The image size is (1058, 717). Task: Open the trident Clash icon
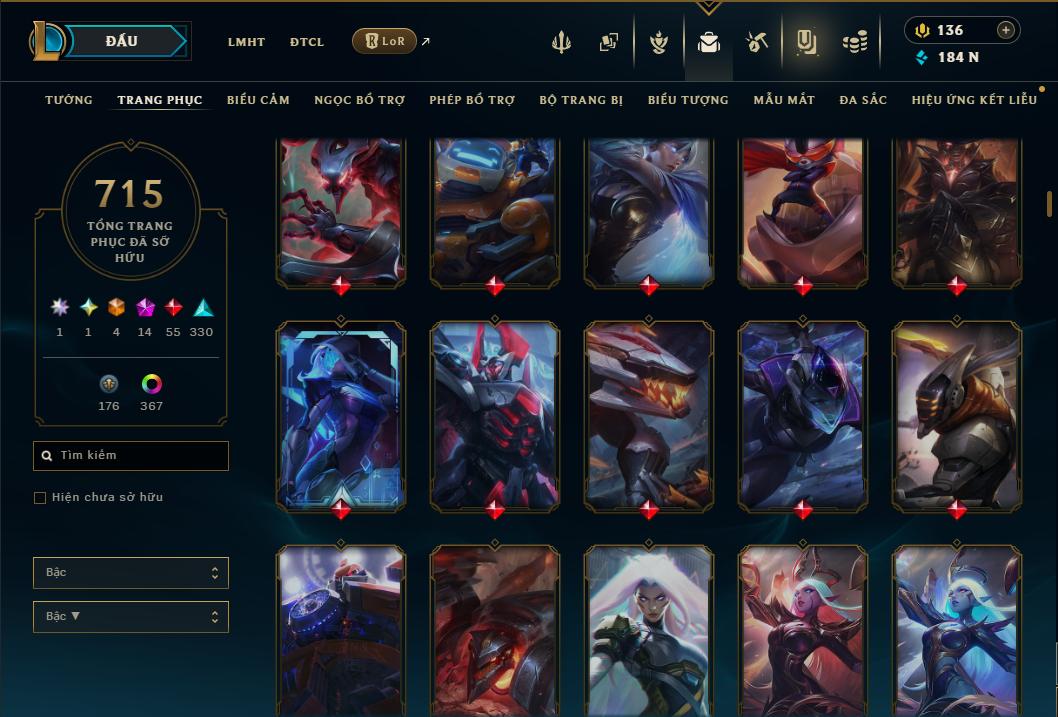[562, 42]
